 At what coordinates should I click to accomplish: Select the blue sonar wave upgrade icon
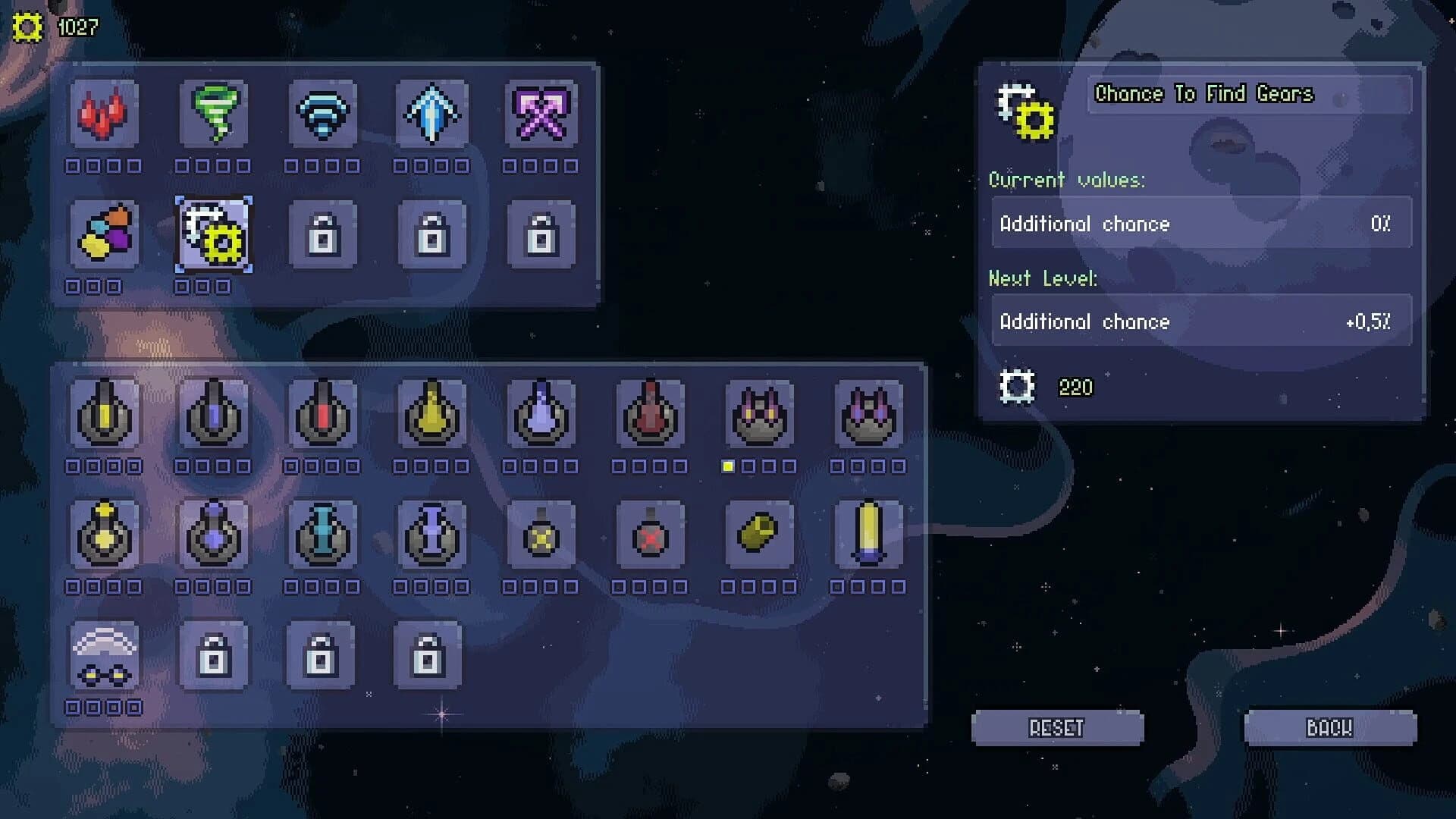click(322, 115)
